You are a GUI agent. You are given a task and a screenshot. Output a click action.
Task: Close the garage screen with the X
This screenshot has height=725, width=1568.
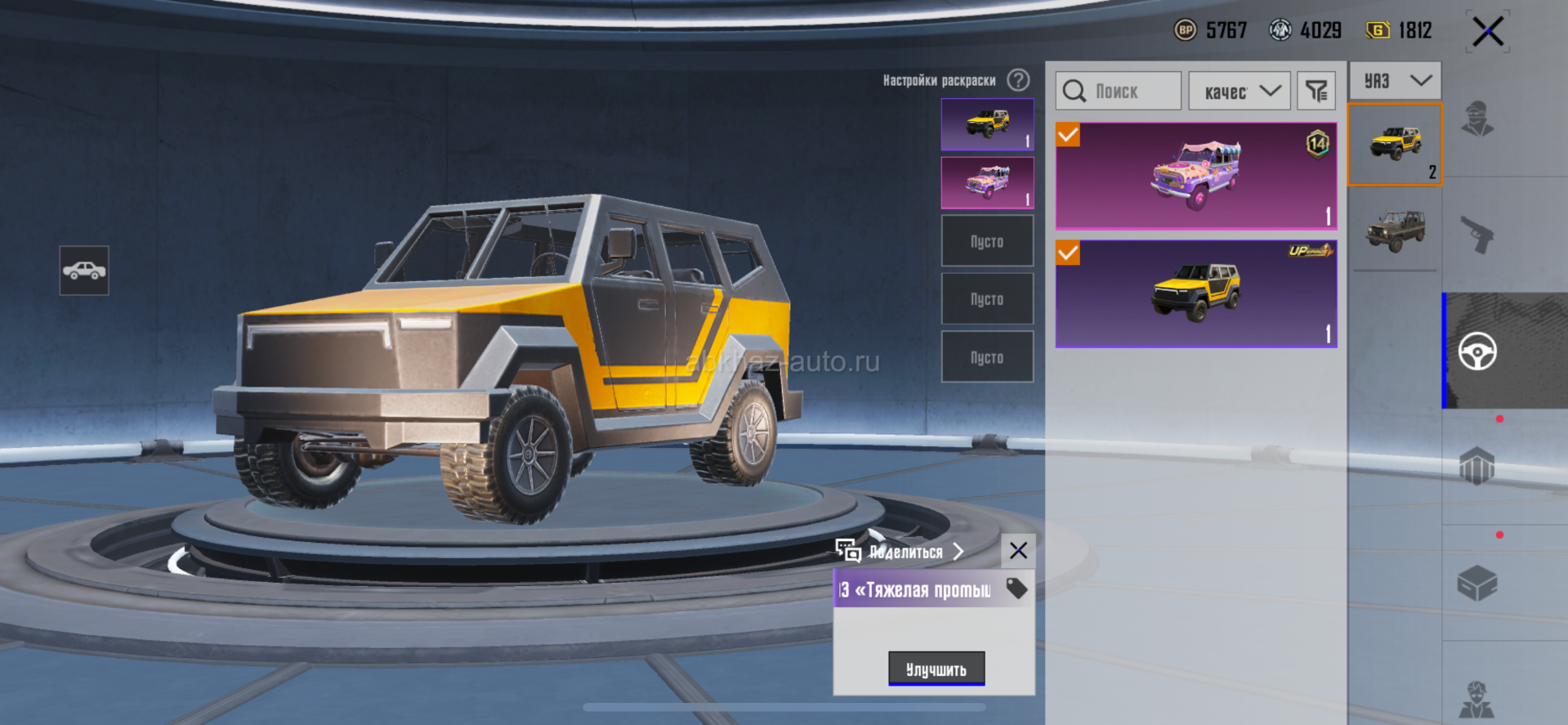1487,32
